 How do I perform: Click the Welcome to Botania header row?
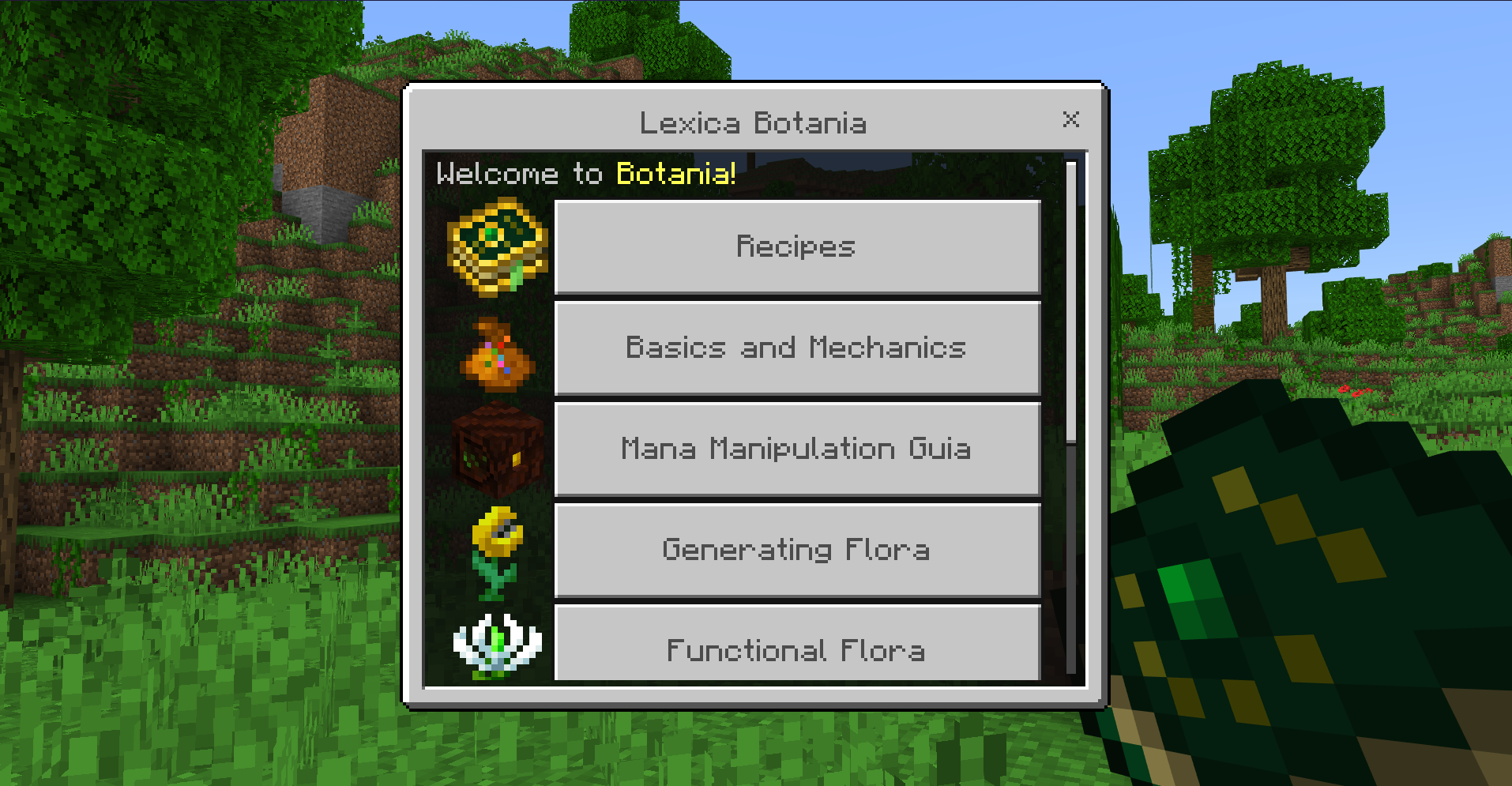point(585,175)
